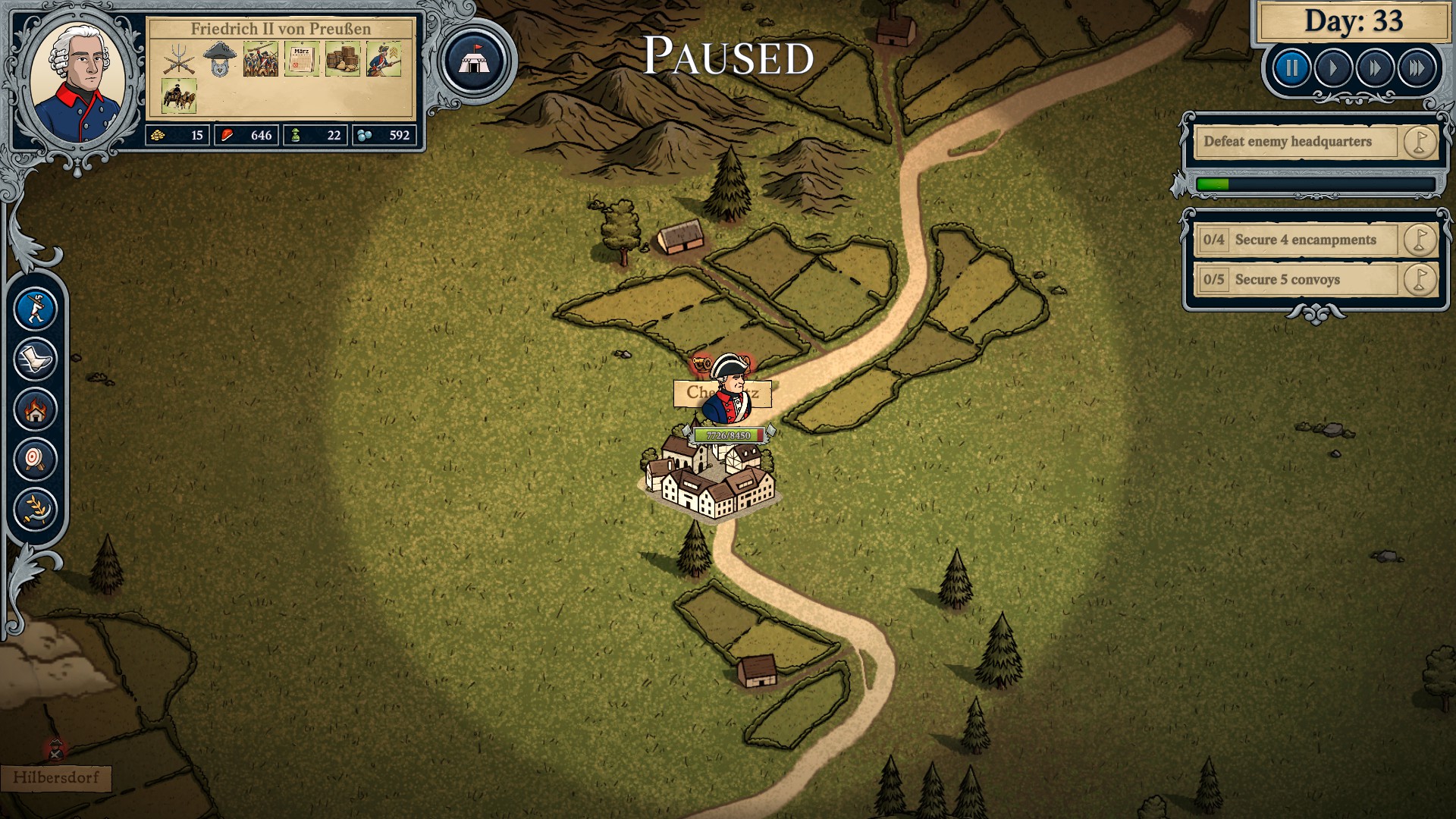Set game speed to double fast-forward
This screenshot has width=1456, height=819.
click(x=1375, y=69)
